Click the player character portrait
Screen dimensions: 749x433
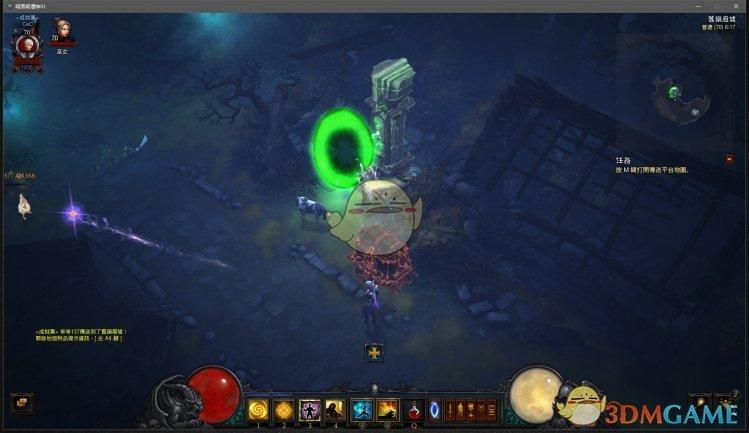(x=26, y=44)
